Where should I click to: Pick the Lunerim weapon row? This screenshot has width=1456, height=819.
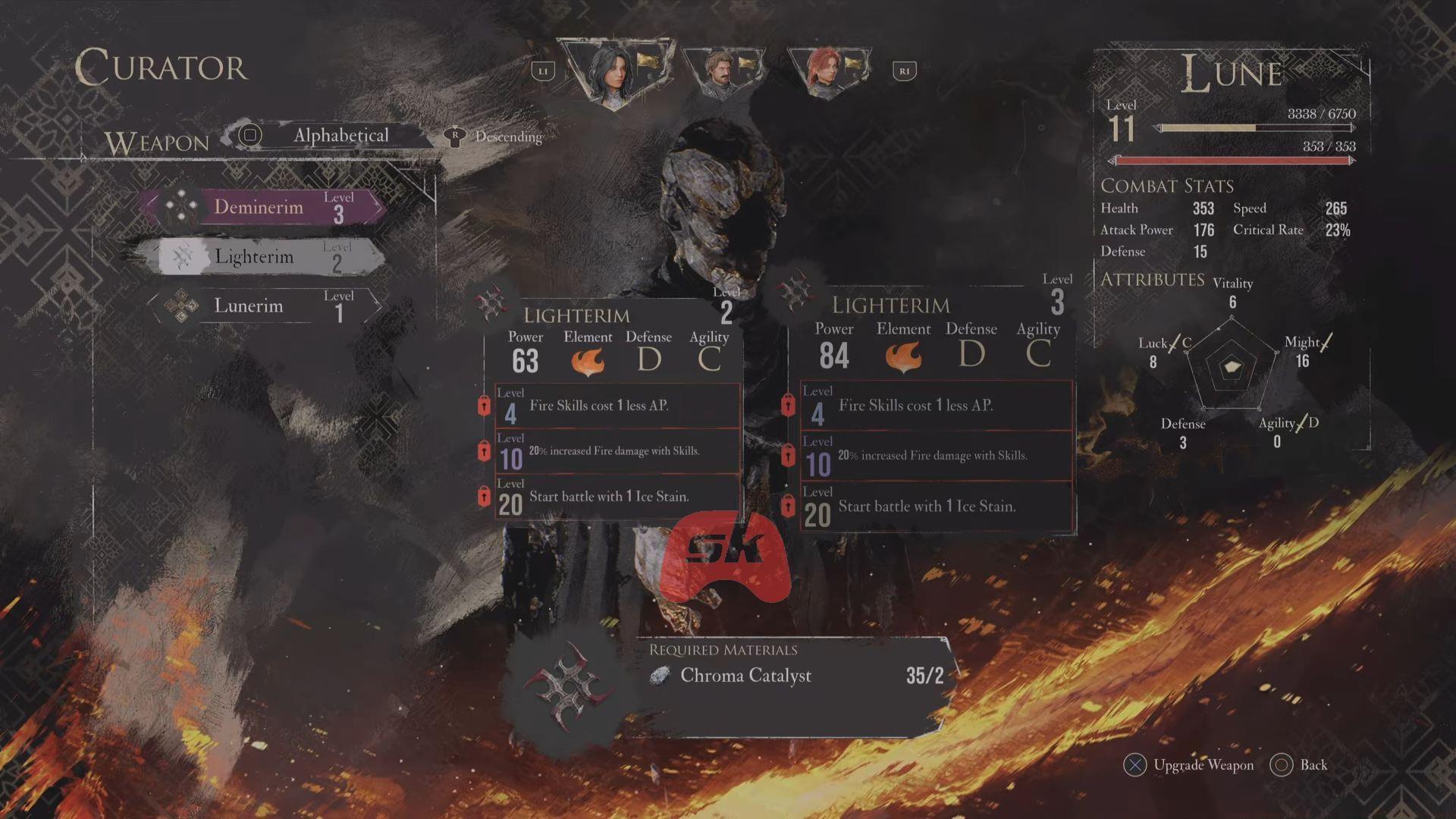coord(262,306)
